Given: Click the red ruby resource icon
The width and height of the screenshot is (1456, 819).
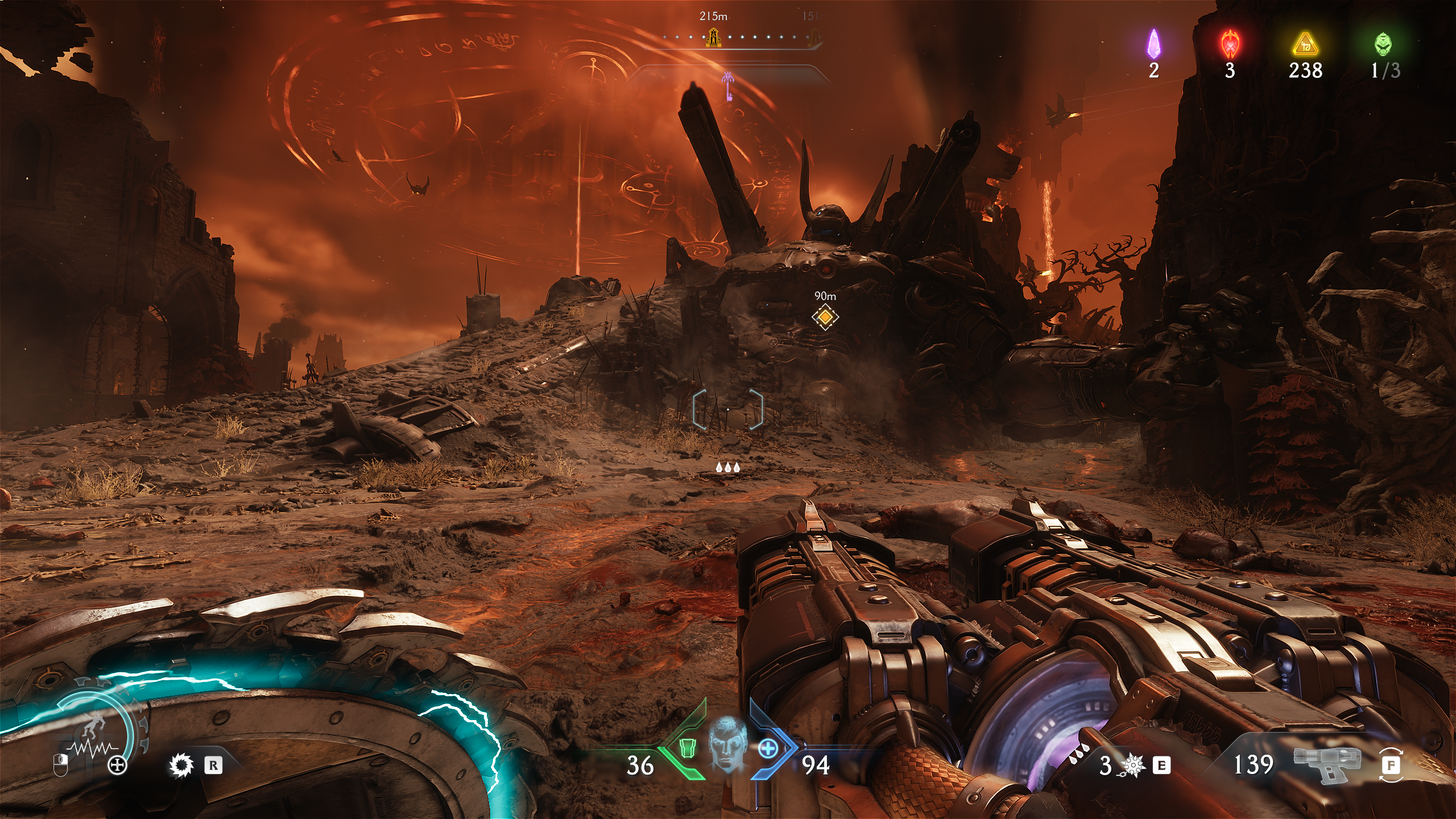Looking at the screenshot, I should coord(1230,44).
